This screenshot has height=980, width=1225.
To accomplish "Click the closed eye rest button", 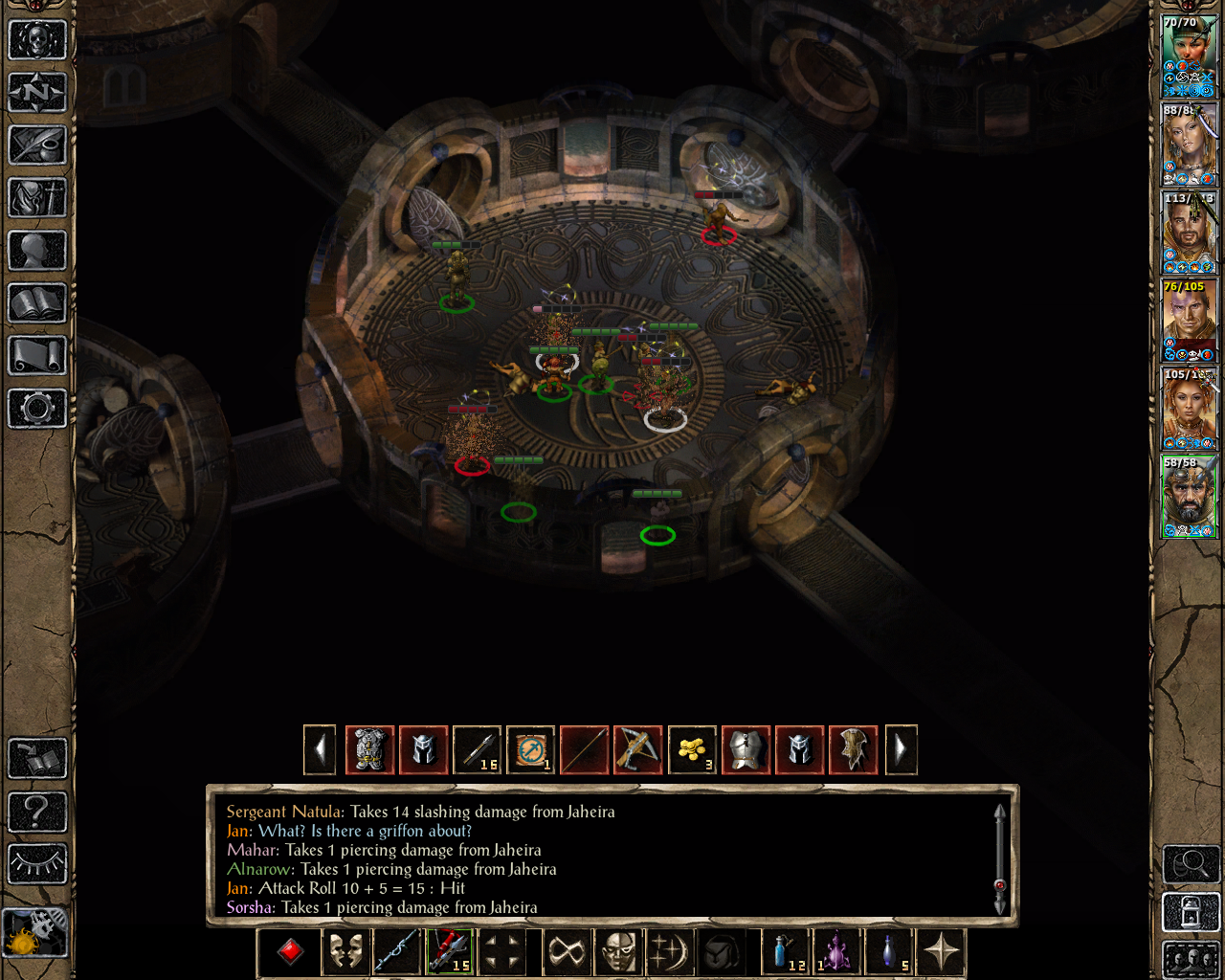I will [x=37, y=864].
